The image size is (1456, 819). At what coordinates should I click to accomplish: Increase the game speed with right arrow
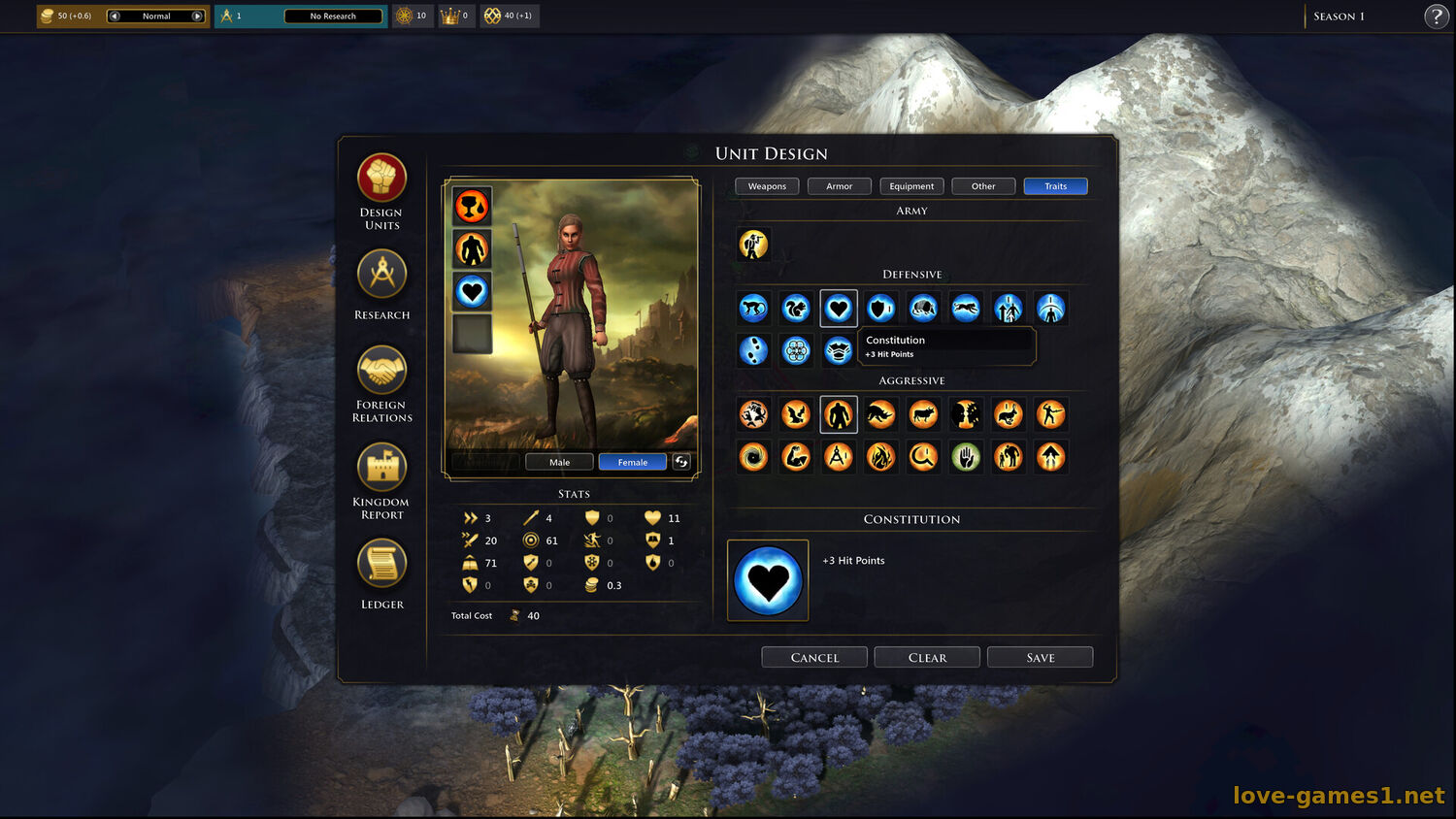[198, 16]
